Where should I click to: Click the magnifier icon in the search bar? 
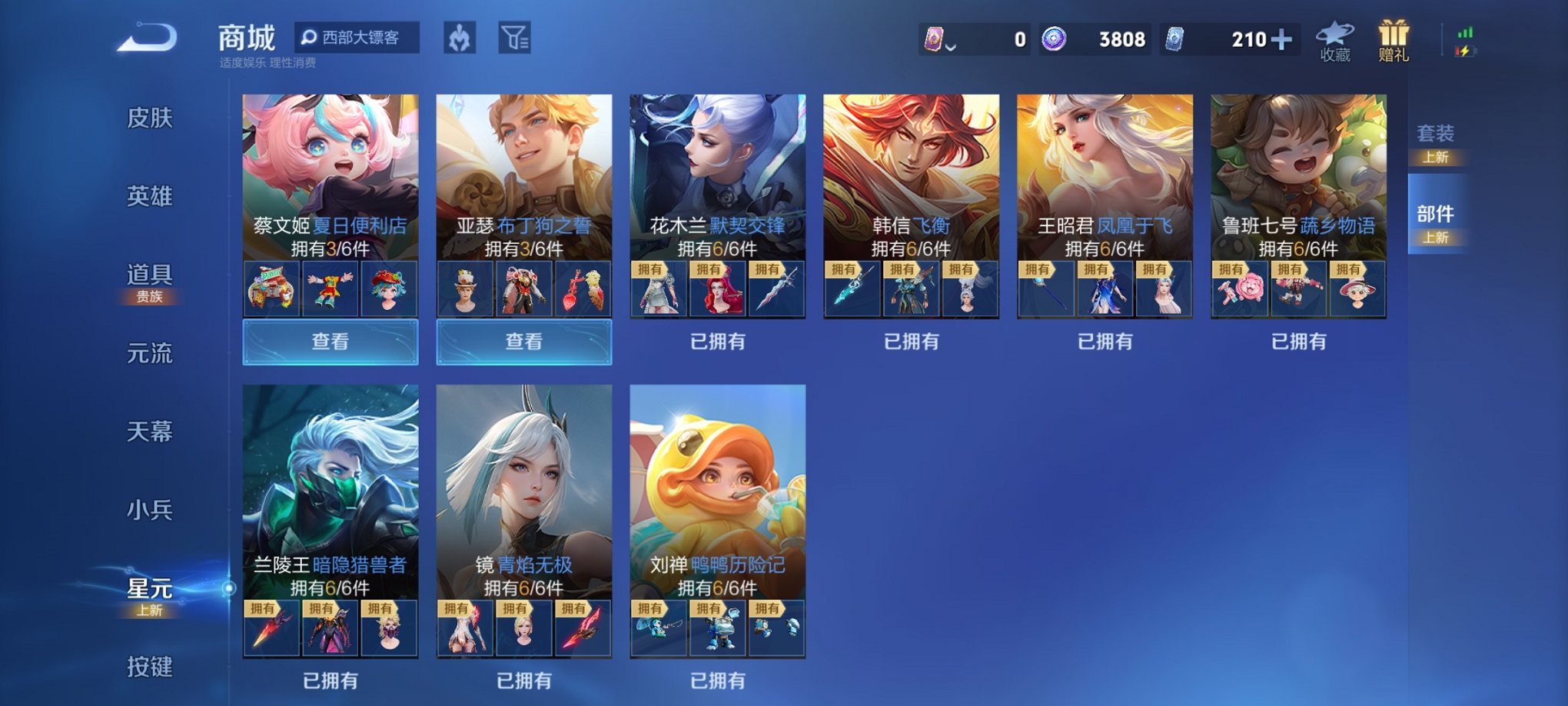point(310,36)
